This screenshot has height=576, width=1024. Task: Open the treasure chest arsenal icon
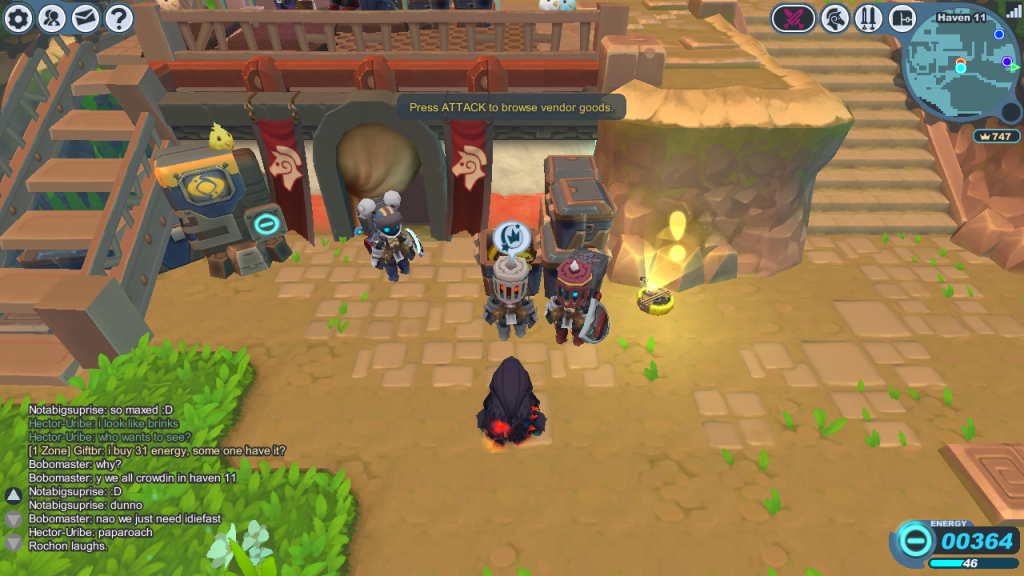(902, 18)
